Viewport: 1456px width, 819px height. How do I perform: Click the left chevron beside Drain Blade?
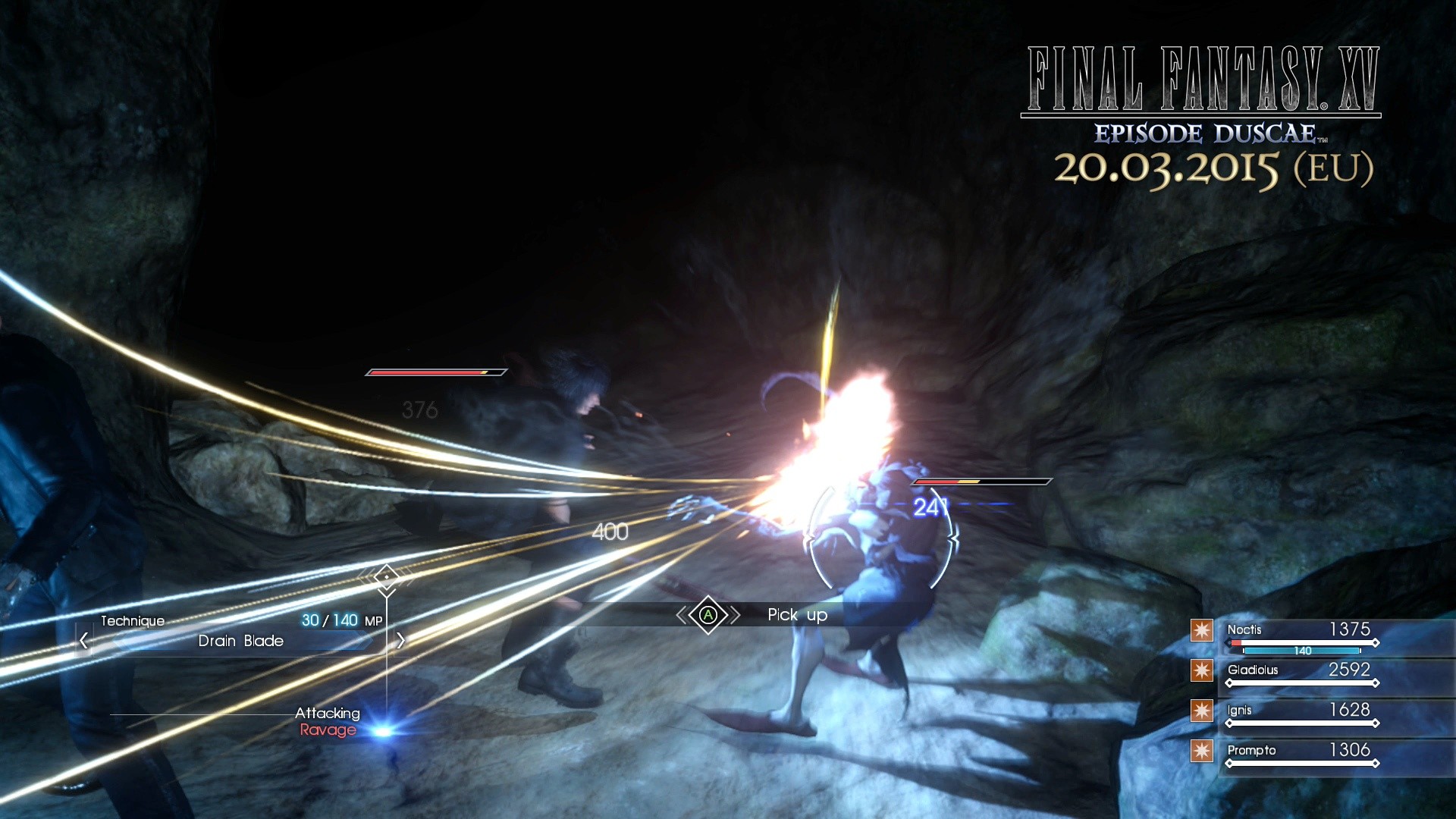[83, 639]
